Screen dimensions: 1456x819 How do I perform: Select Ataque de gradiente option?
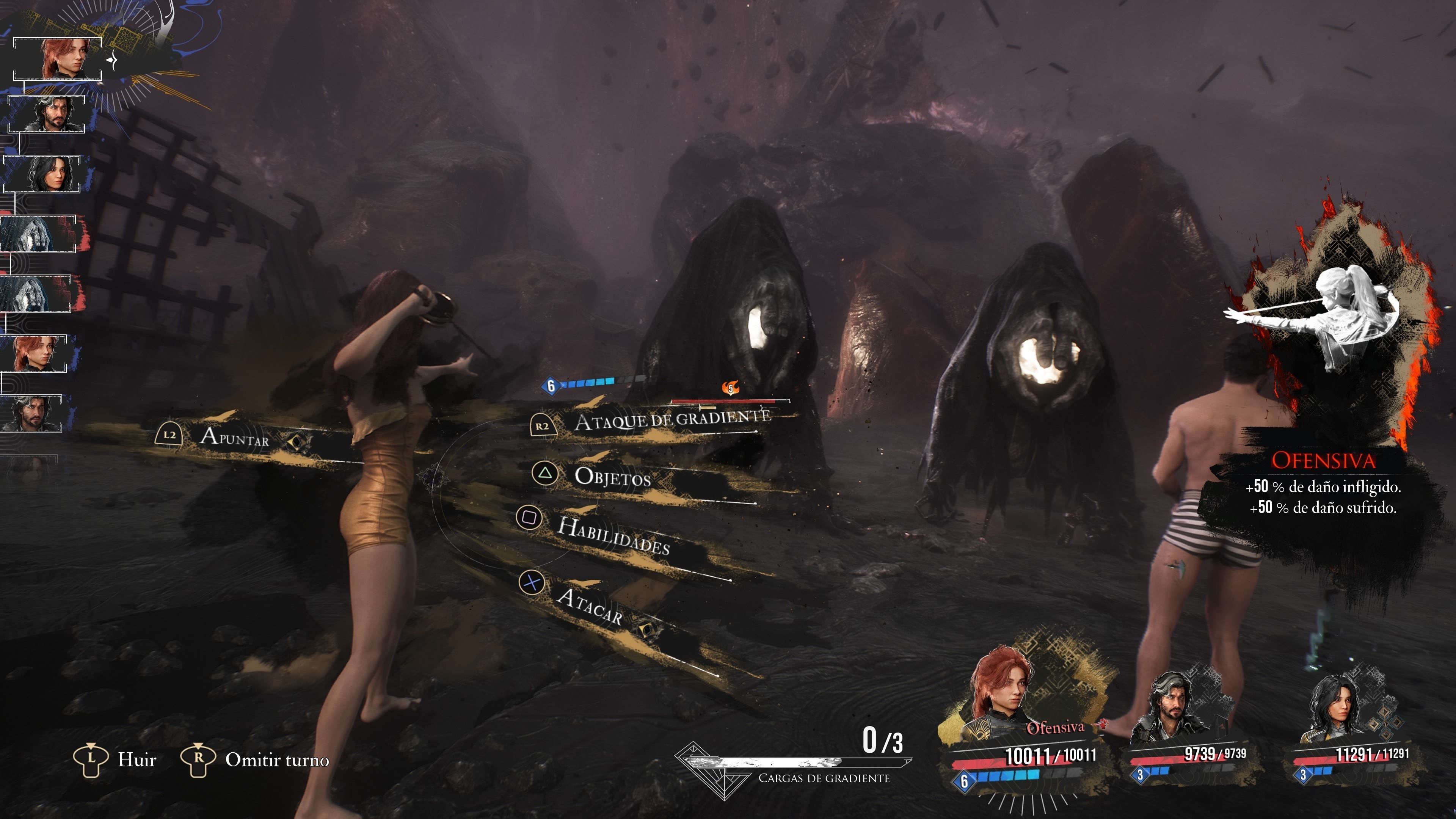(672, 420)
